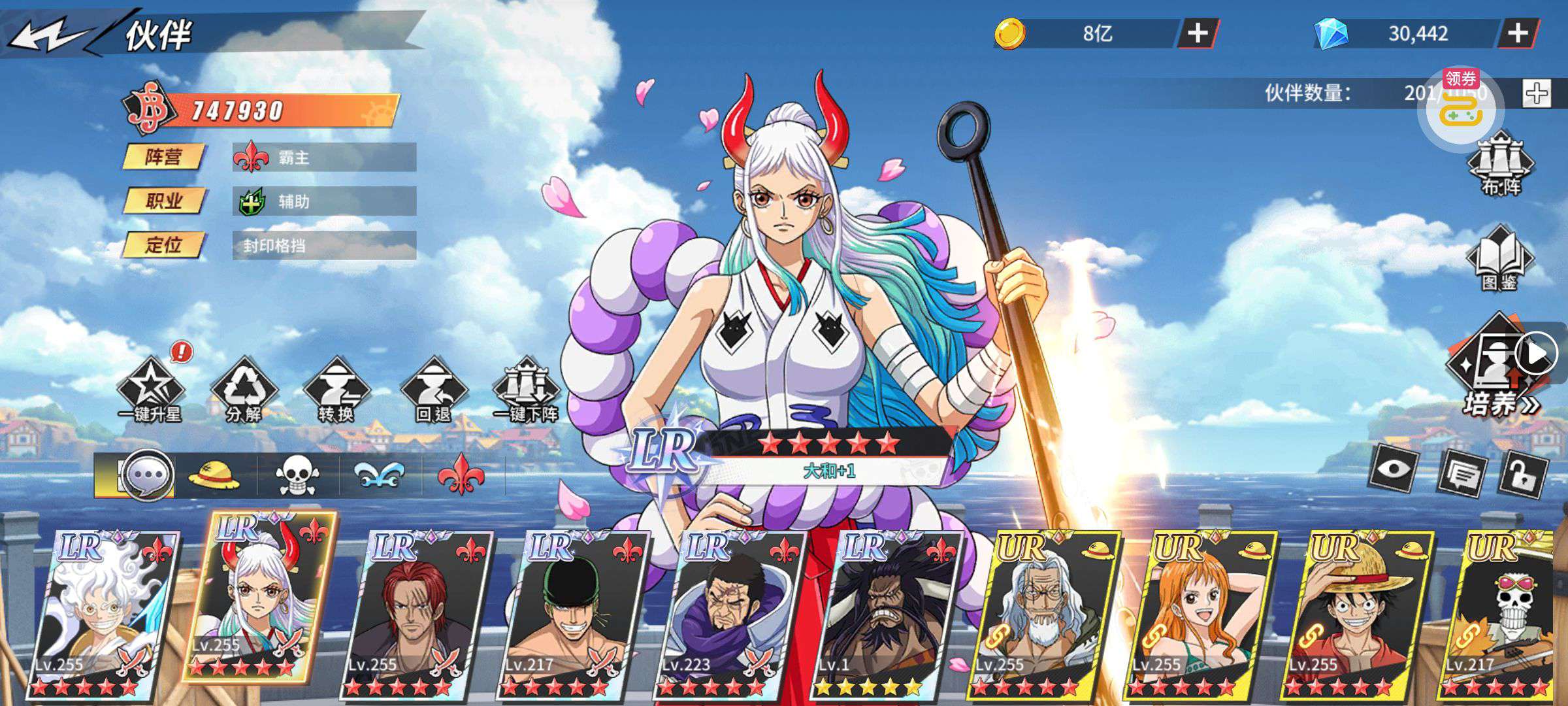Toggle the padlock on this partner
This screenshot has height=706, width=1568.
1524,475
